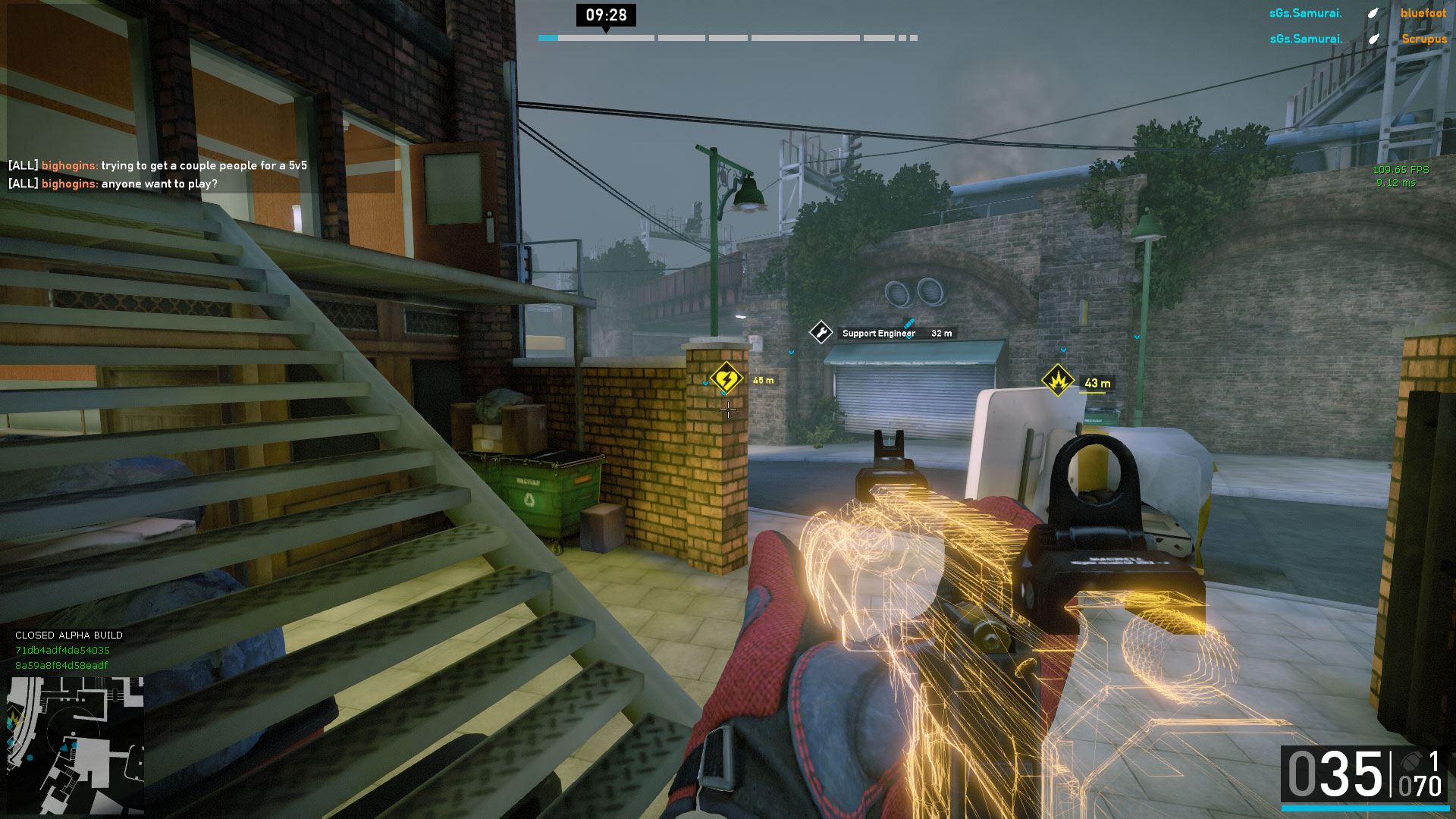The height and width of the screenshot is (819, 1456).
Task: Click the explosion objective marker at 43 m
Action: (1057, 381)
